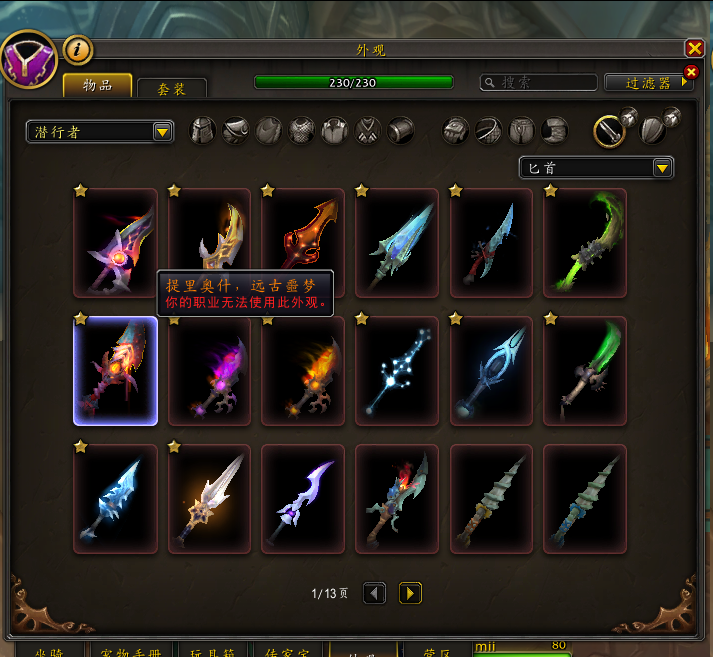Choose the off-hand shield slot icon
Viewport: 713px width, 657px height.
pyautogui.click(x=655, y=130)
